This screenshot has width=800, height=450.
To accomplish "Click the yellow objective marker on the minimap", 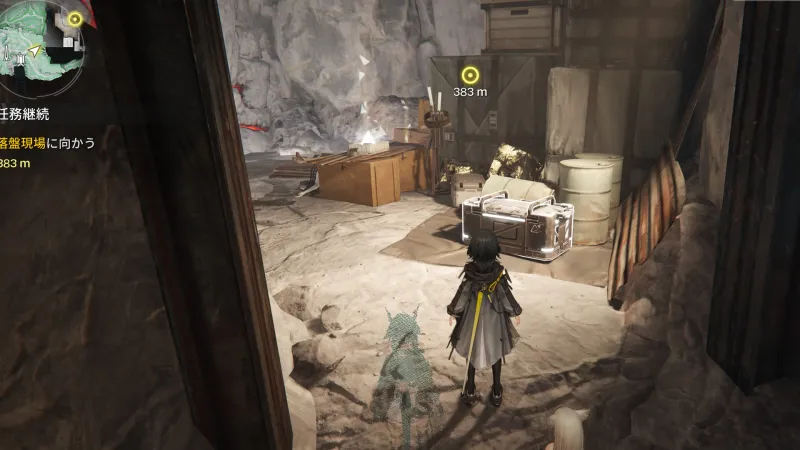I will (74, 19).
